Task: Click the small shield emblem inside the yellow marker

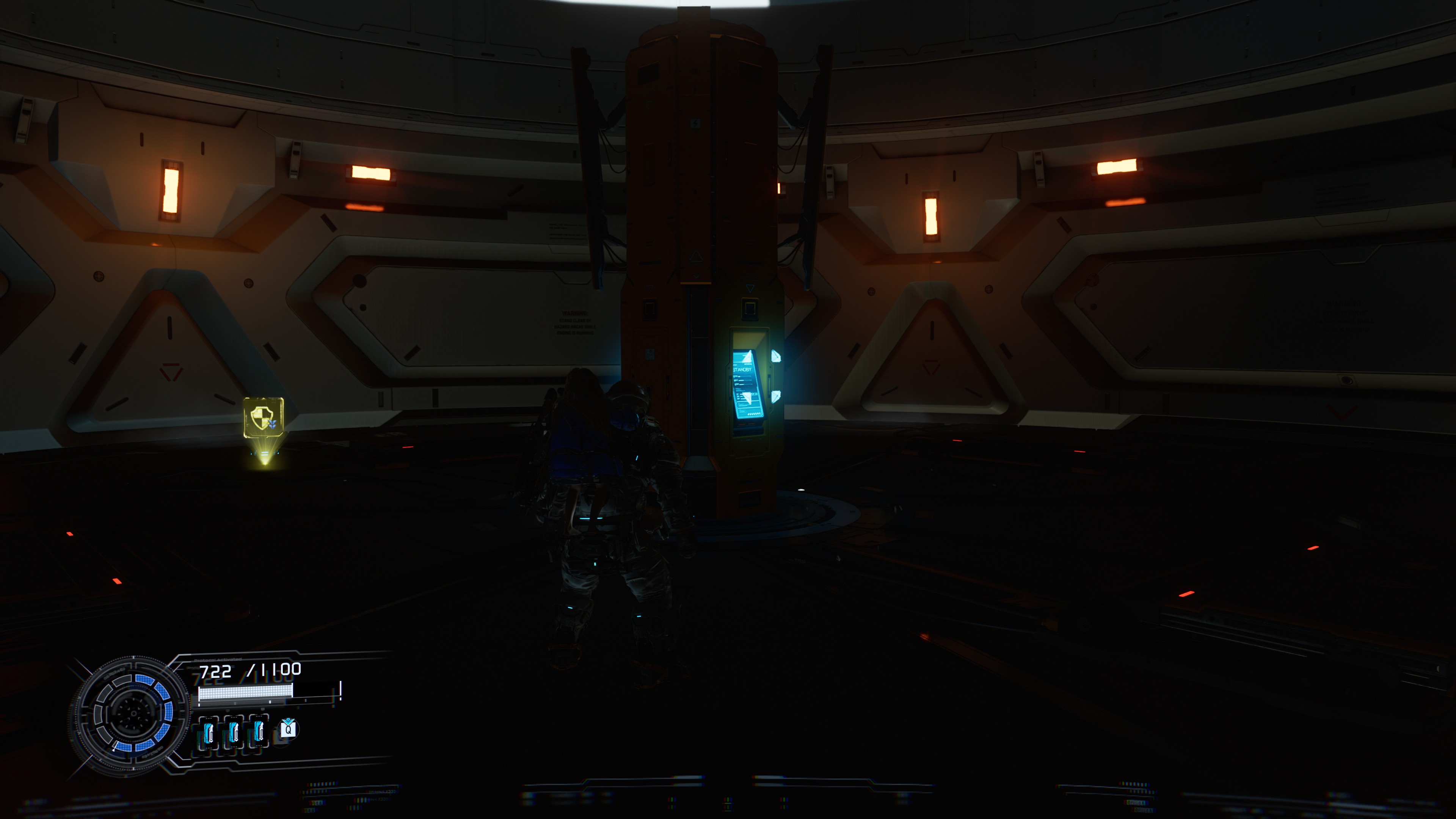Action: point(261,418)
